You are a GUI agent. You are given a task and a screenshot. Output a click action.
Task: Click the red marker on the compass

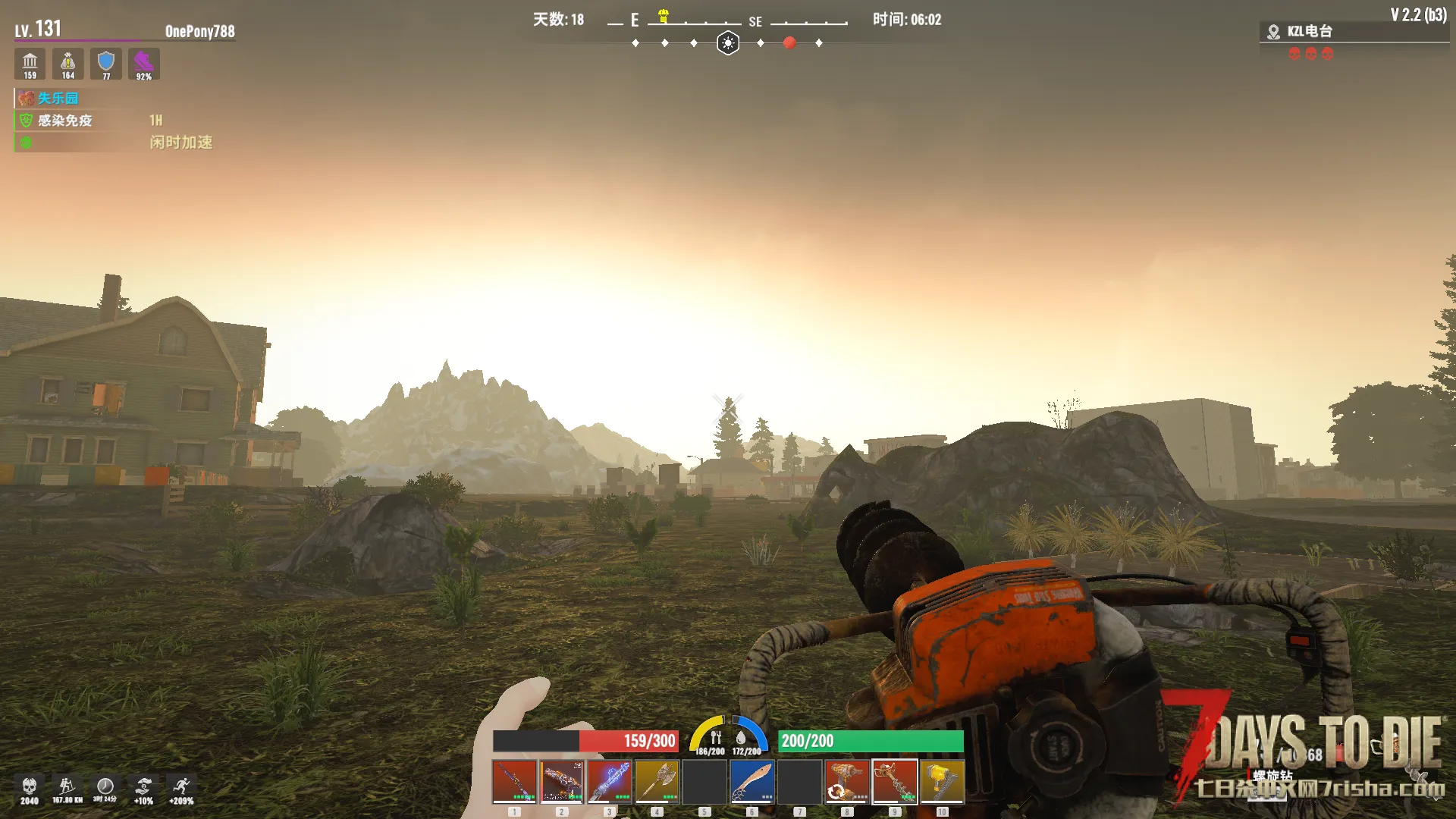coord(789,43)
